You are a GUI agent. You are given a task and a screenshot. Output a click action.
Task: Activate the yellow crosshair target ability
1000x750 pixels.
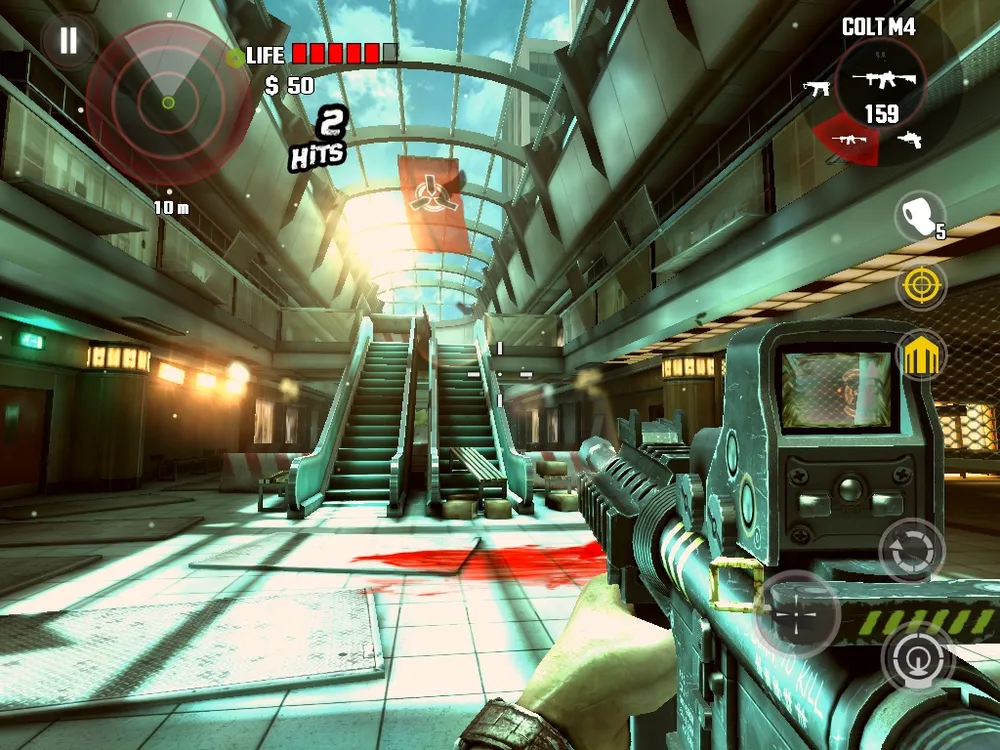(920, 286)
